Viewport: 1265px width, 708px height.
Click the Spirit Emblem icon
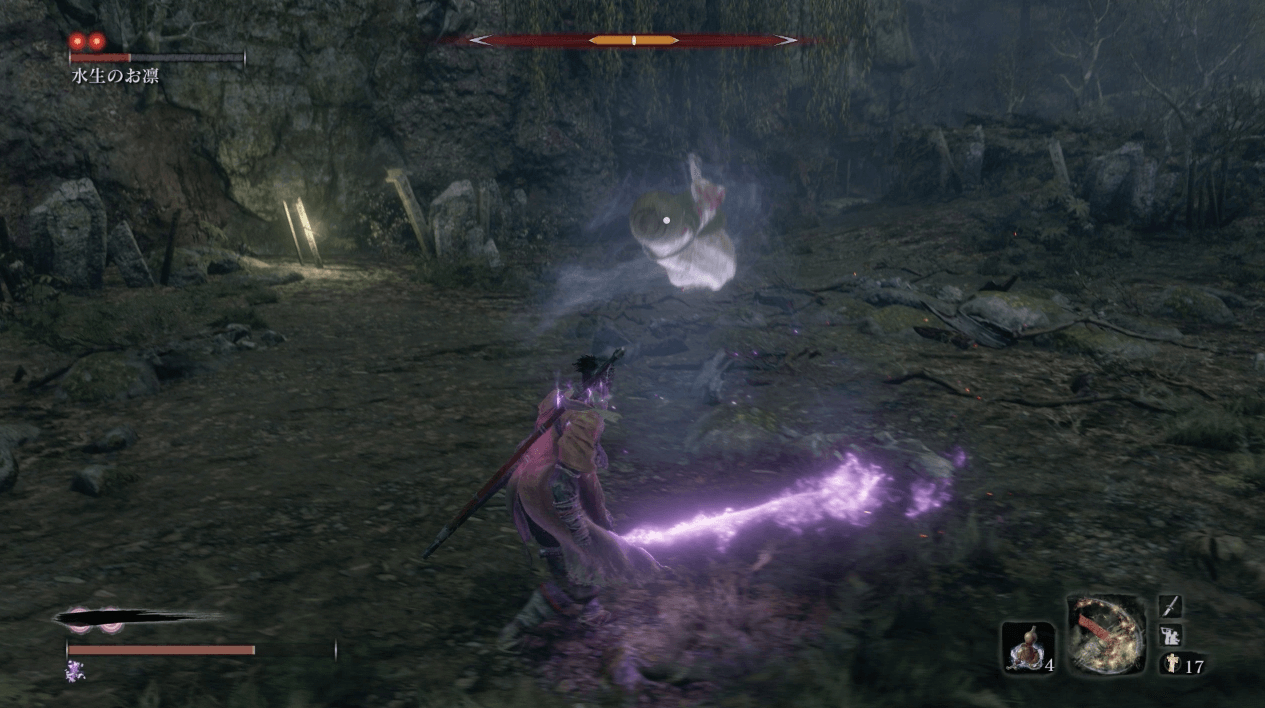tap(1170, 665)
